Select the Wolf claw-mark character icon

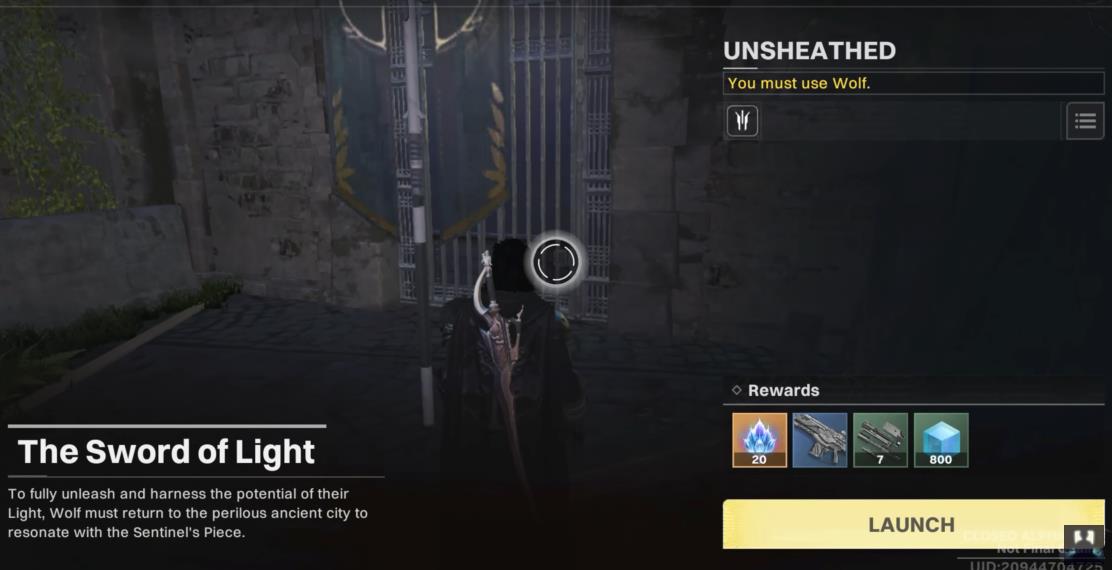(x=742, y=121)
